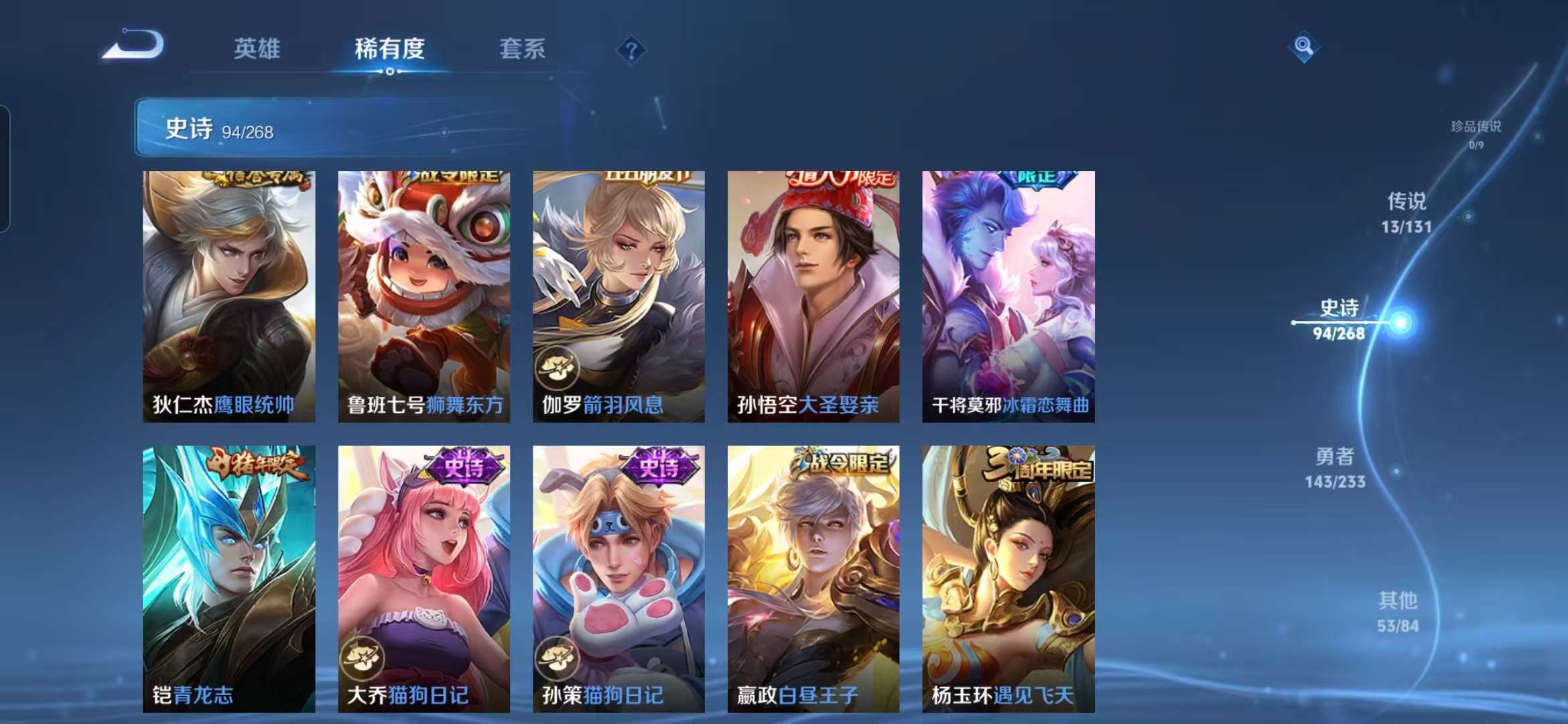Screen dimensions: 1568x724
Task: Click the search magnifier icon top right
Action: point(1304,47)
